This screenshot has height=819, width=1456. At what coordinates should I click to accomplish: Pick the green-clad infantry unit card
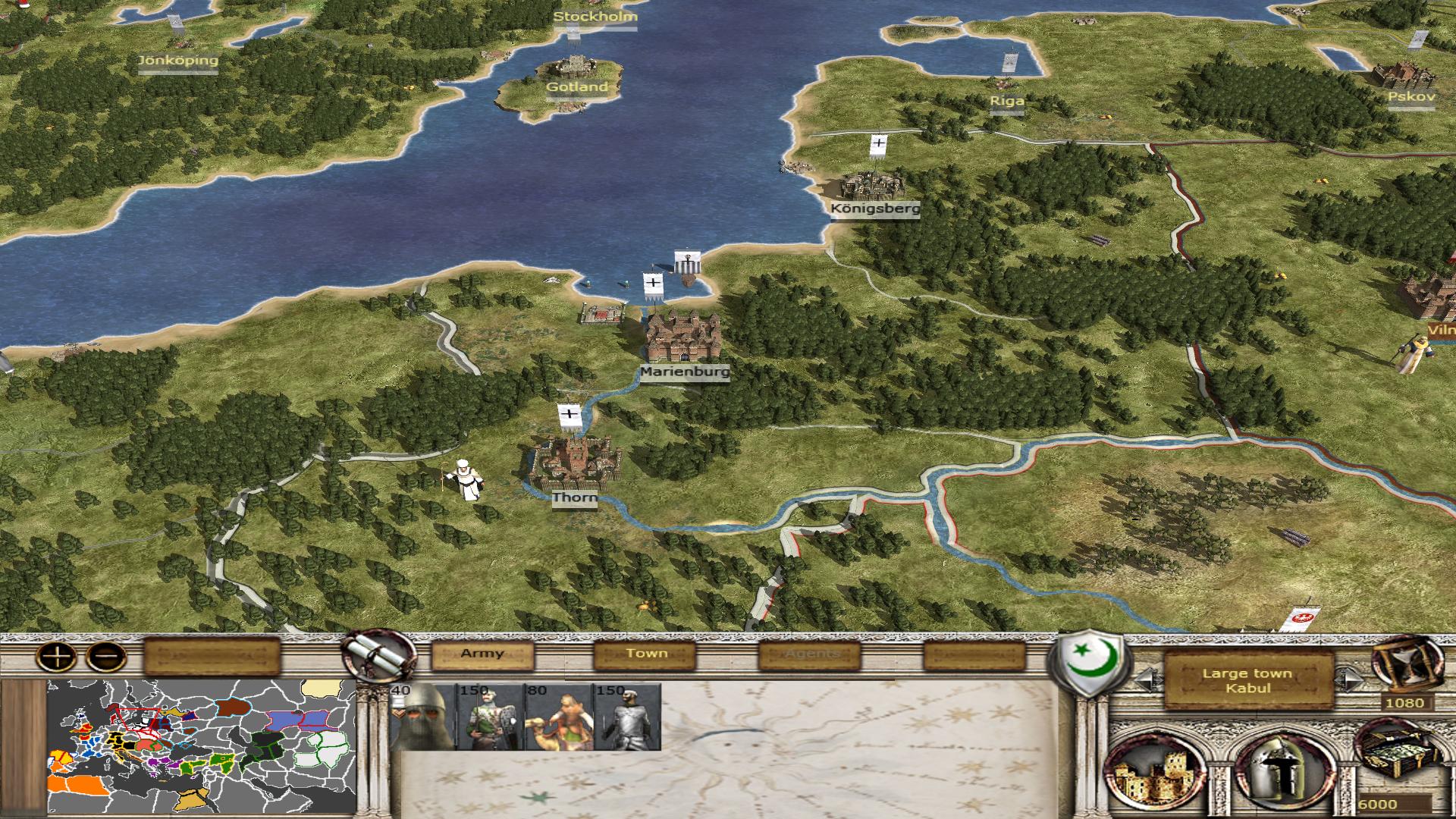point(490,717)
